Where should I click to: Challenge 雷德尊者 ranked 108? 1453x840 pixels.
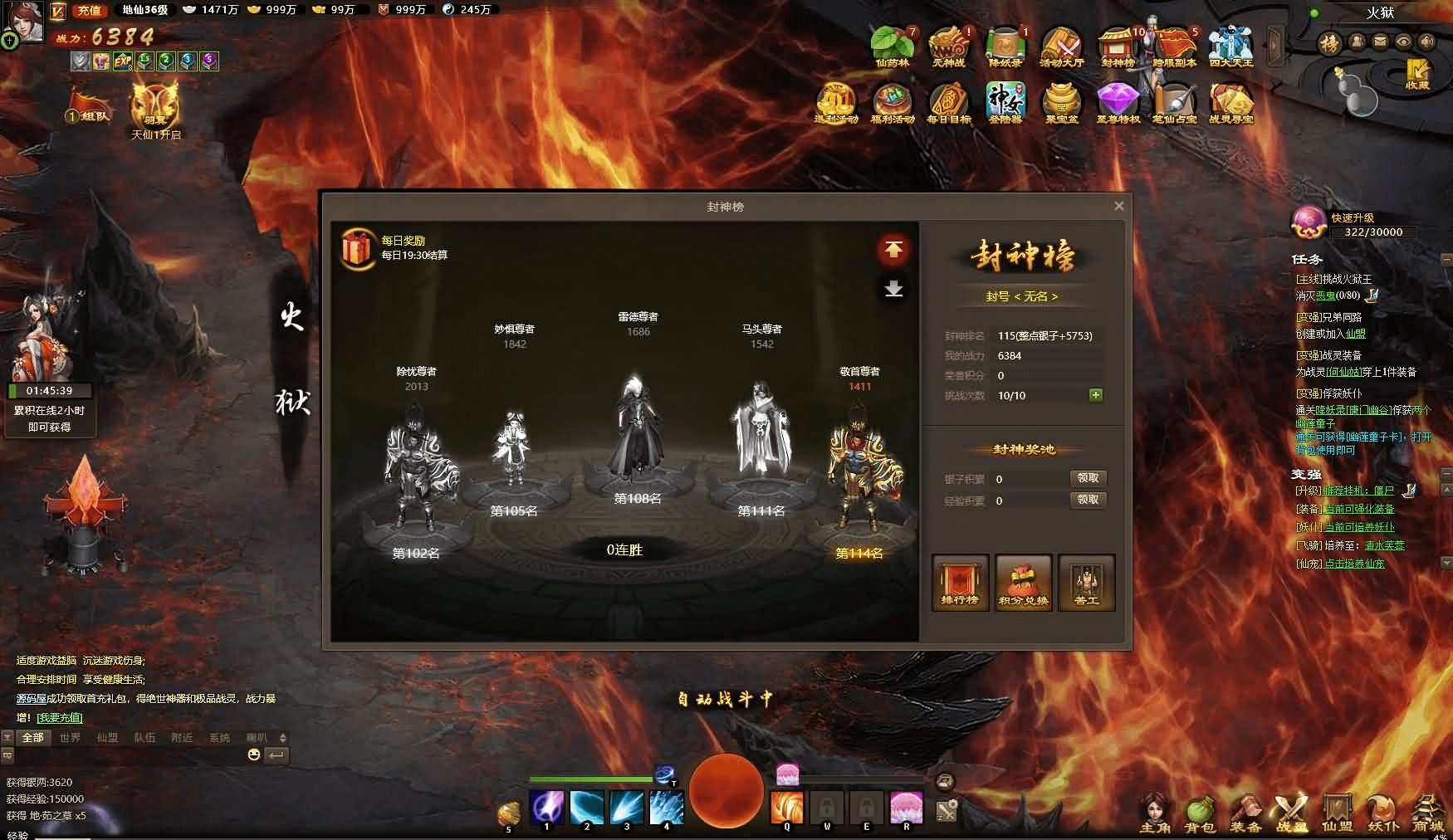[637, 432]
